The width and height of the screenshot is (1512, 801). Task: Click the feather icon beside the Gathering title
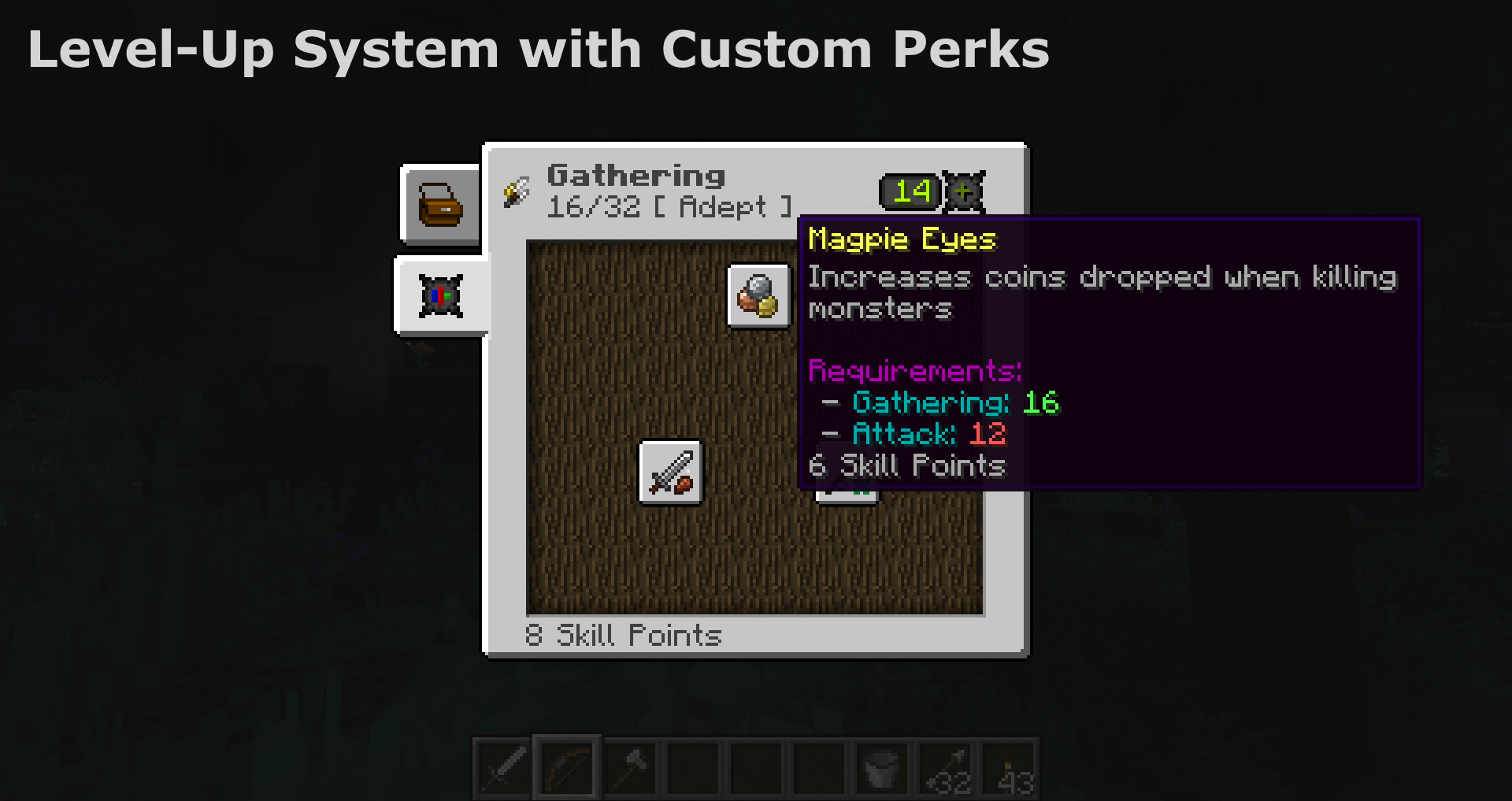pos(515,191)
